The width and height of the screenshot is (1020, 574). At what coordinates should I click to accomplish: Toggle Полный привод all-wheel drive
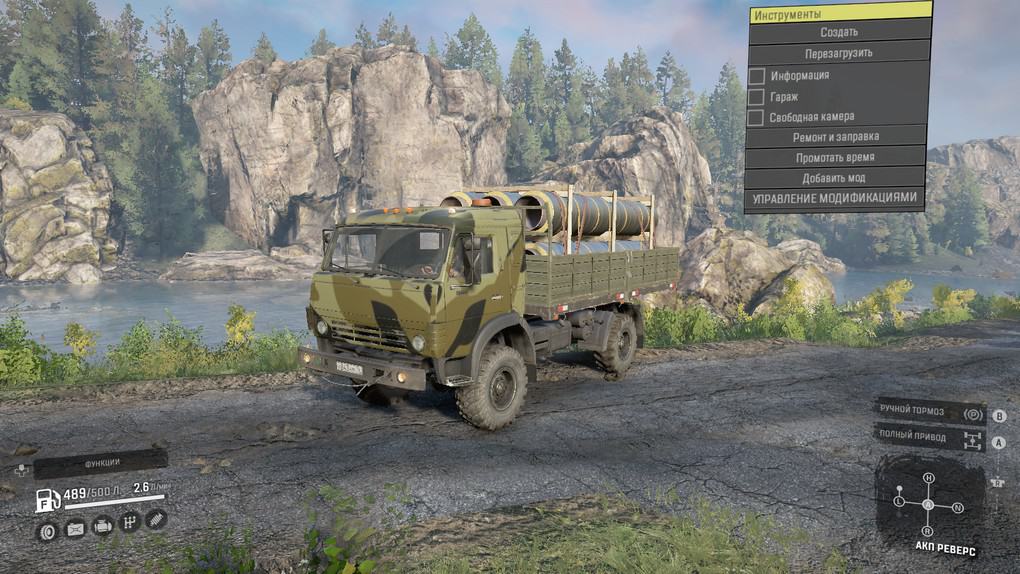930,437
